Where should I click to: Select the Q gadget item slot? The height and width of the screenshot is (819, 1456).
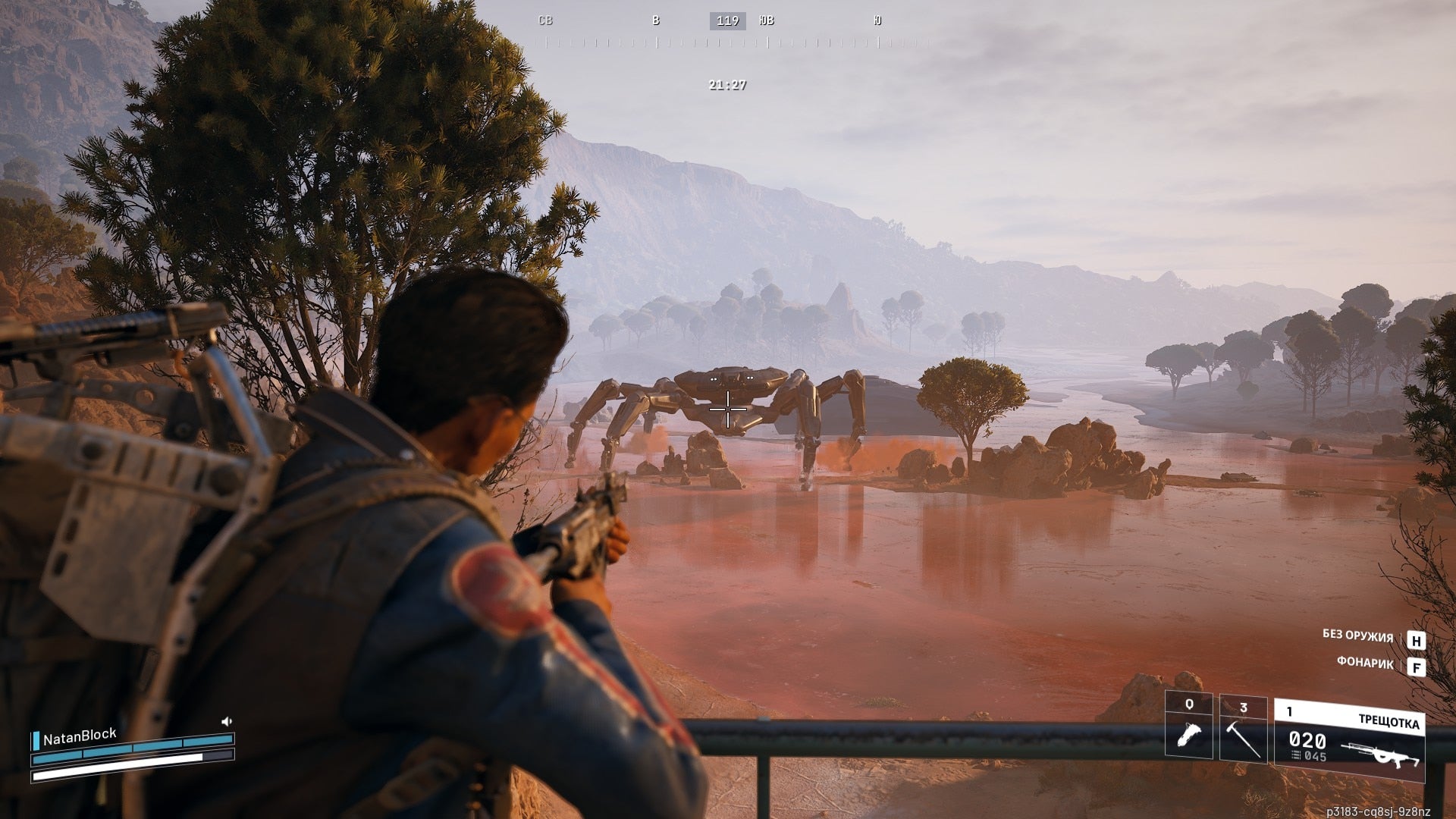[1188, 725]
